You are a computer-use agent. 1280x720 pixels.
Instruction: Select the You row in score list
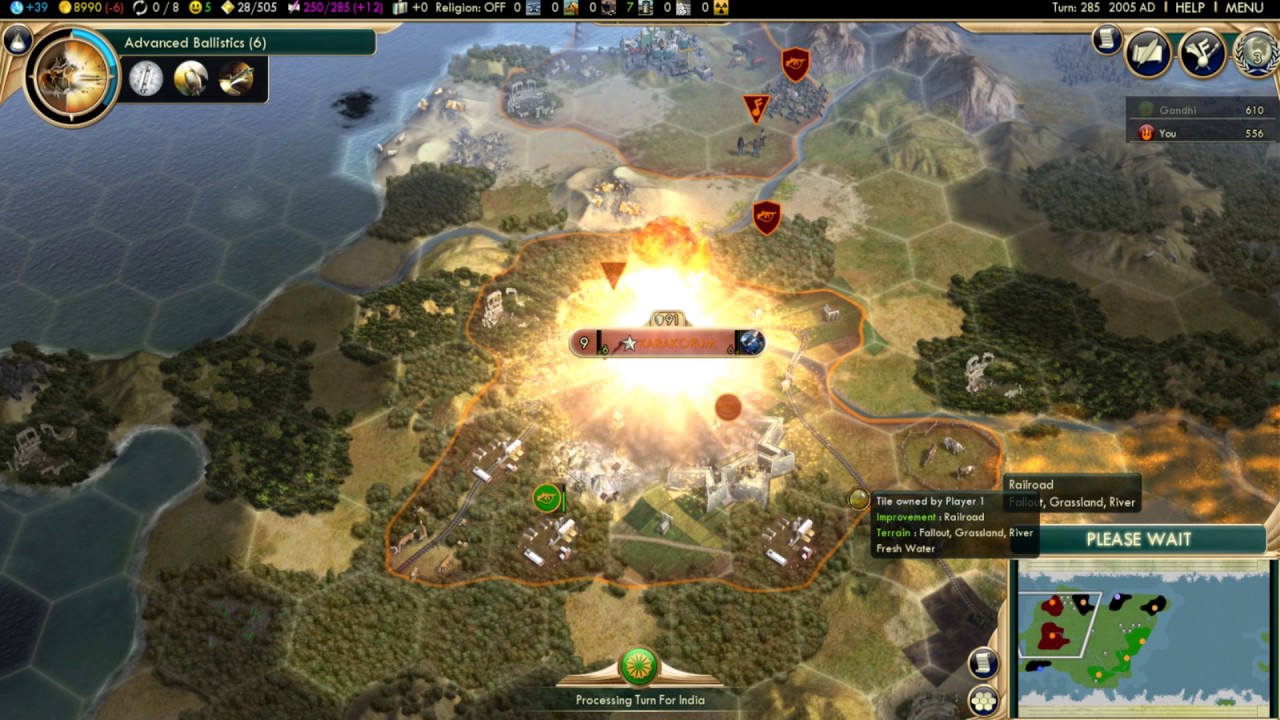pos(1200,133)
